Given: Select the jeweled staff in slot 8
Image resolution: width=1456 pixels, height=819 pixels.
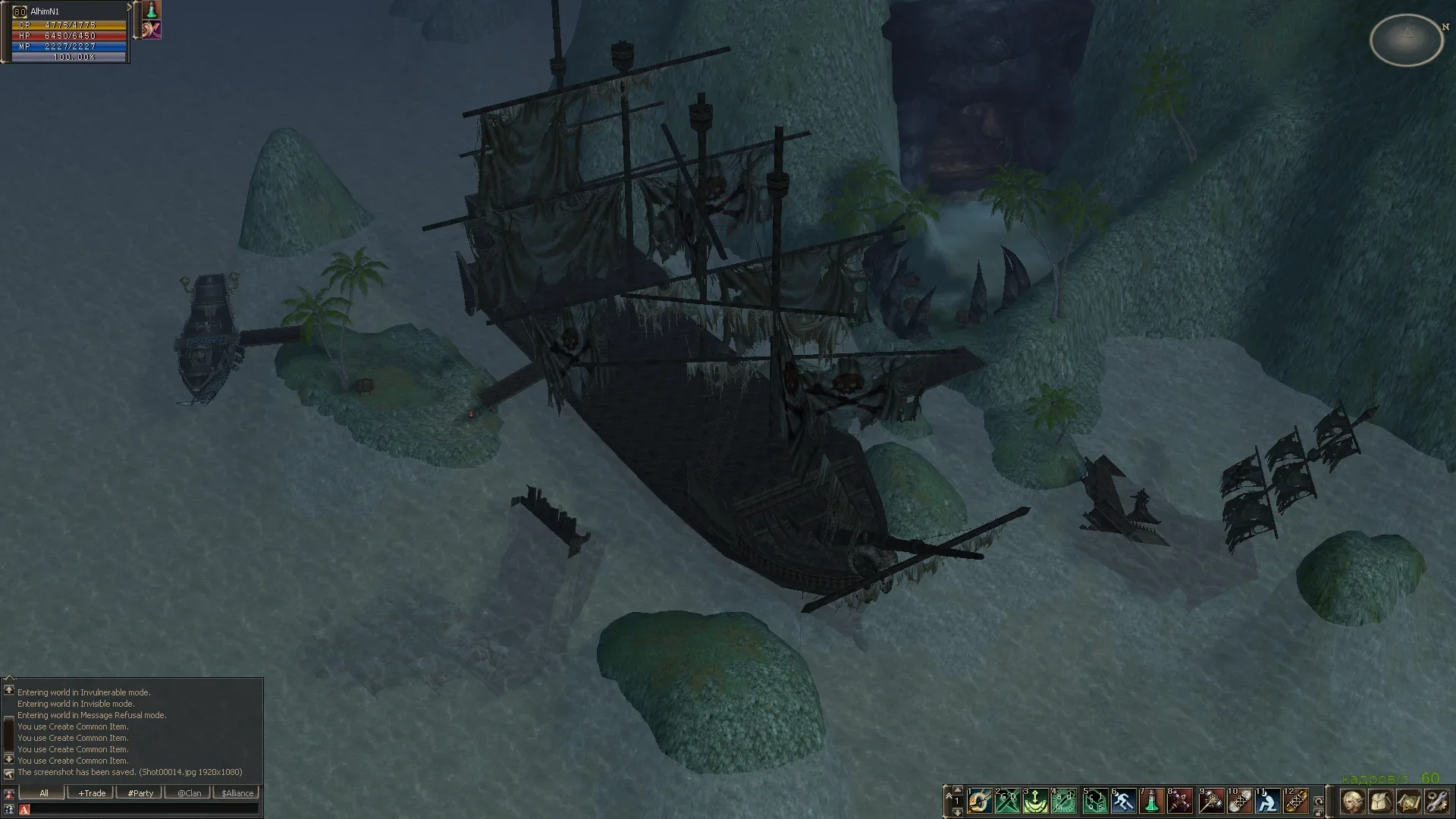Looking at the screenshot, I should coord(1180,801).
